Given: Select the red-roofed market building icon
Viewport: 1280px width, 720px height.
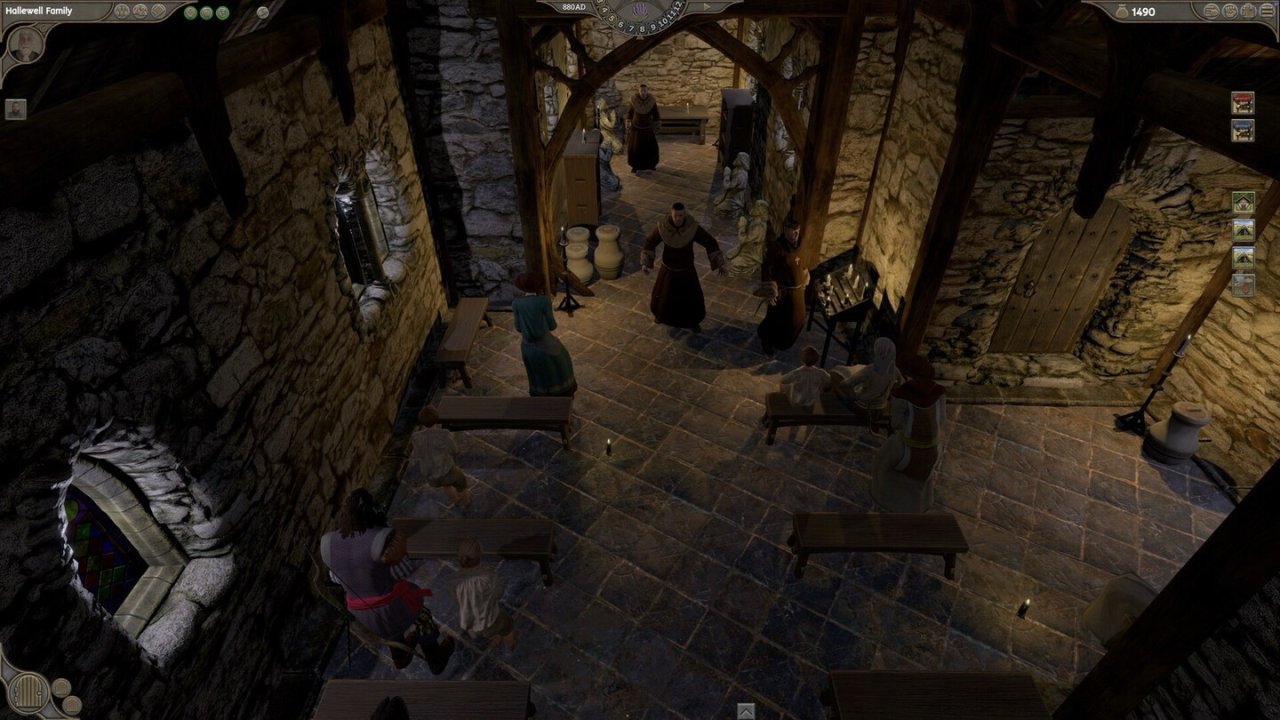Looking at the screenshot, I should pos(1242,103).
